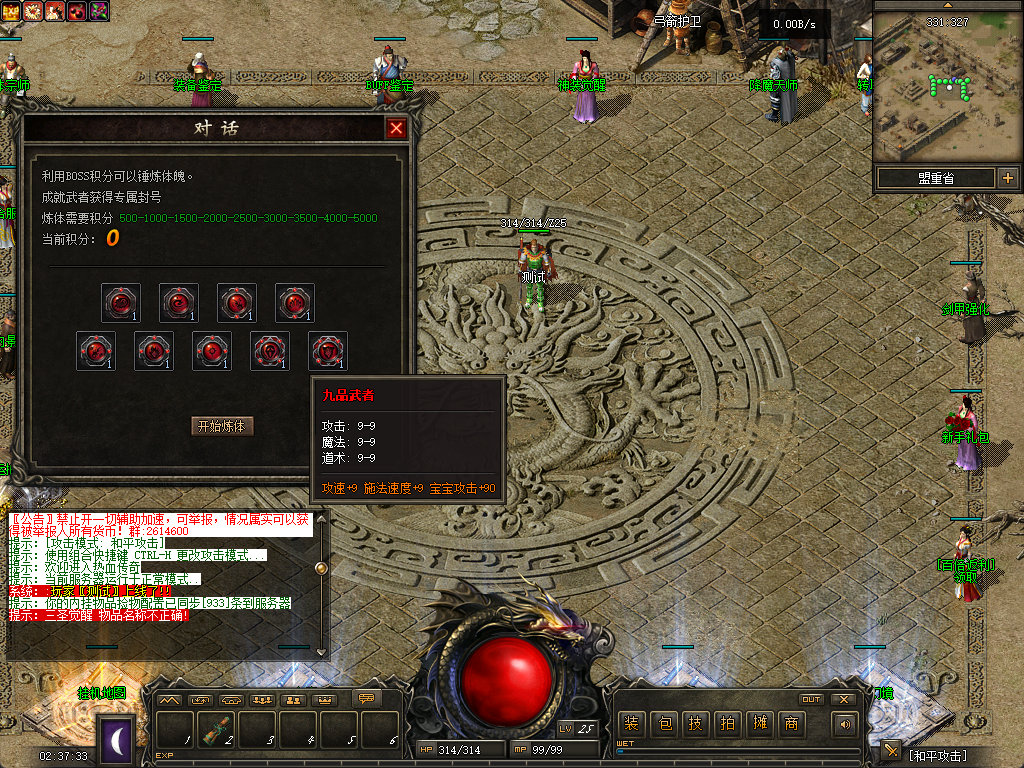Click the sword attack mode icon
The height and width of the screenshot is (768, 1024).
892,751
